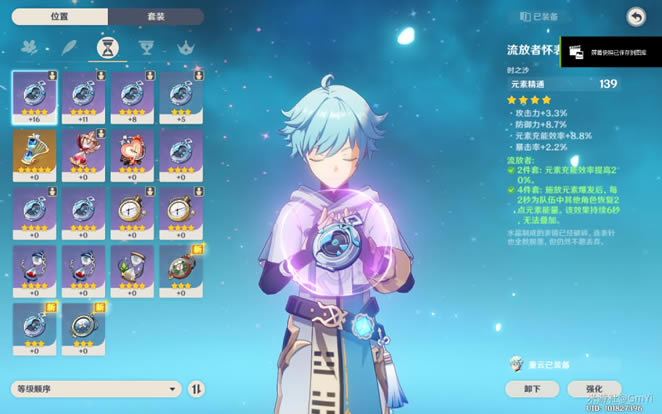
Task: Switch to the 位置 position tab
Action: 58,17
